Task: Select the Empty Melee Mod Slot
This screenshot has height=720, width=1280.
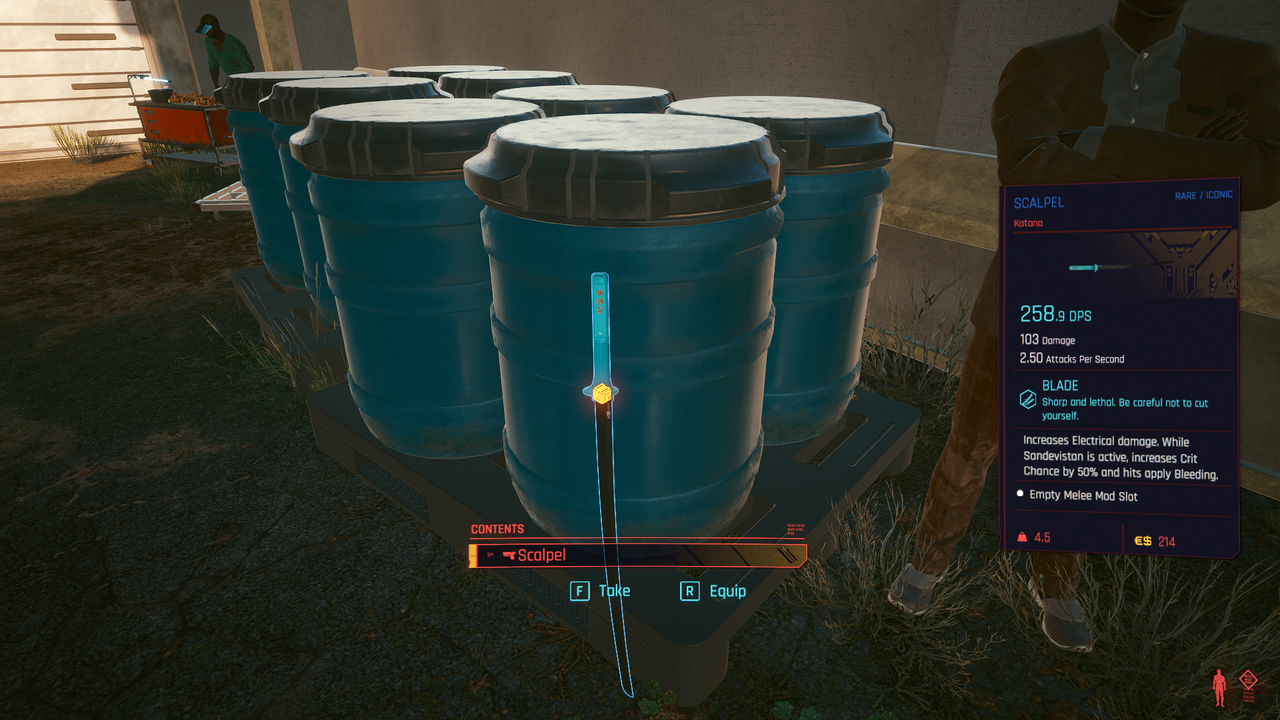Action: 1083,496
